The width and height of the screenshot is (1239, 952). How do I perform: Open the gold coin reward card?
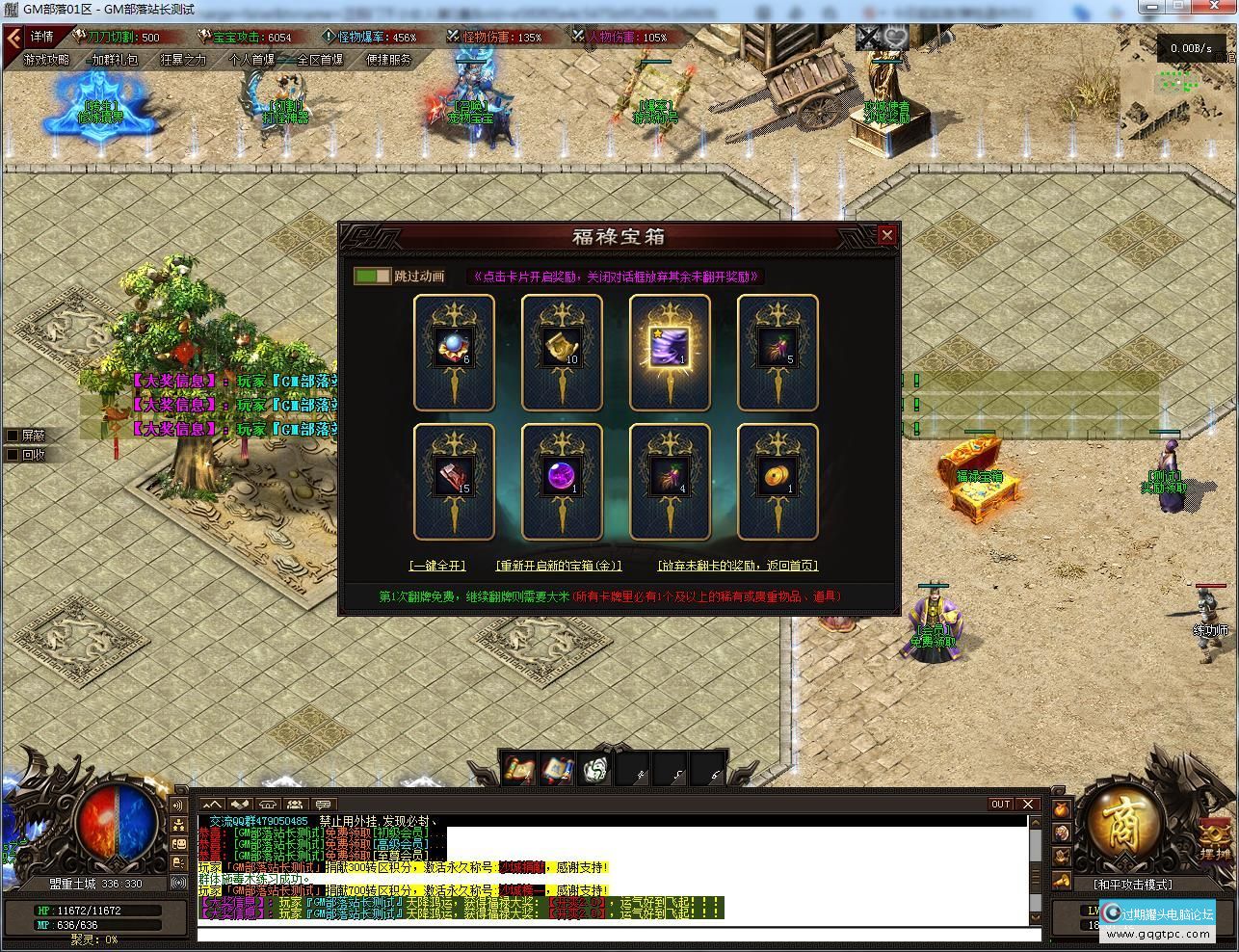778,481
